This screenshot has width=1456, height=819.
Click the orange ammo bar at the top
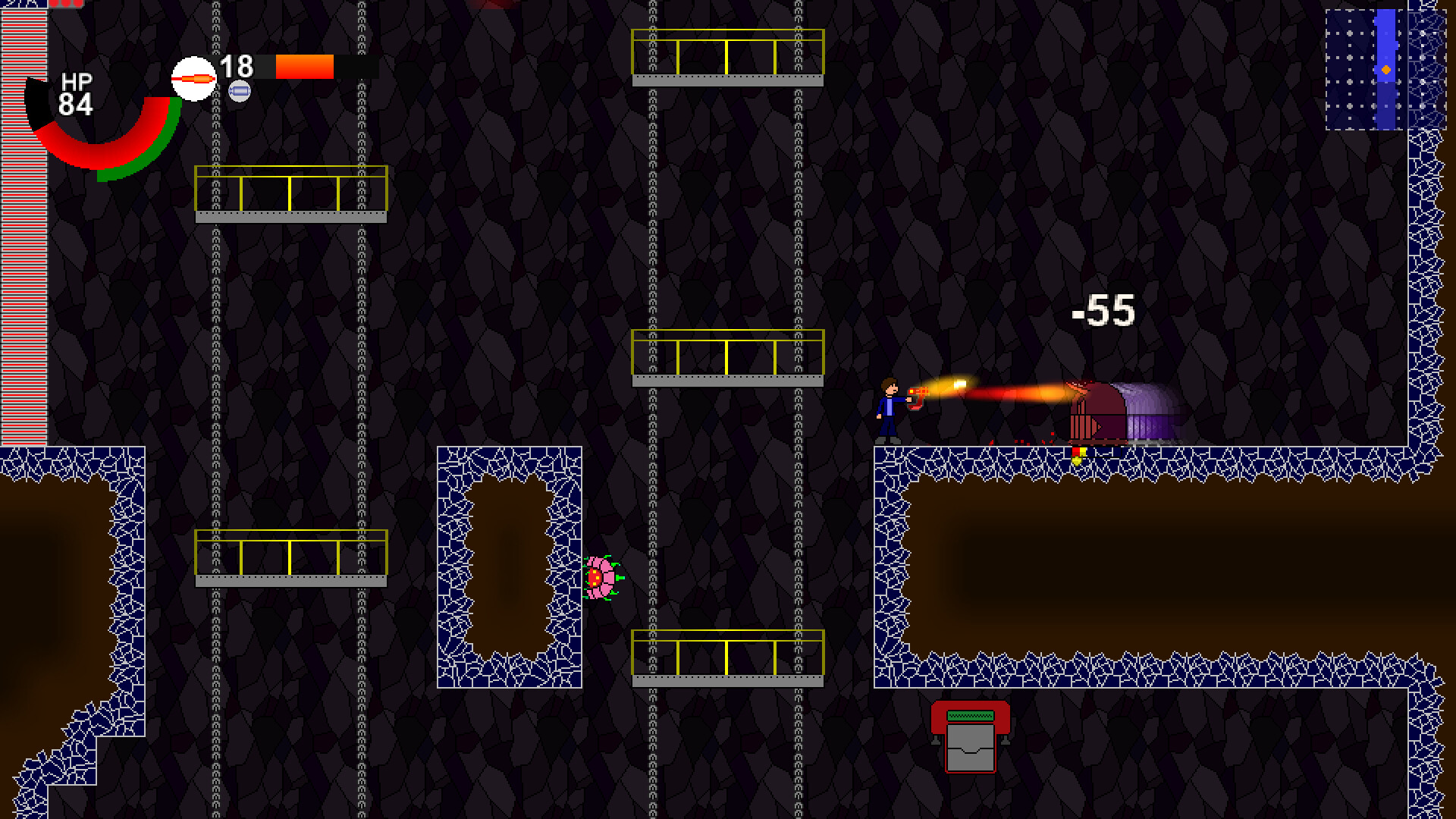point(305,67)
